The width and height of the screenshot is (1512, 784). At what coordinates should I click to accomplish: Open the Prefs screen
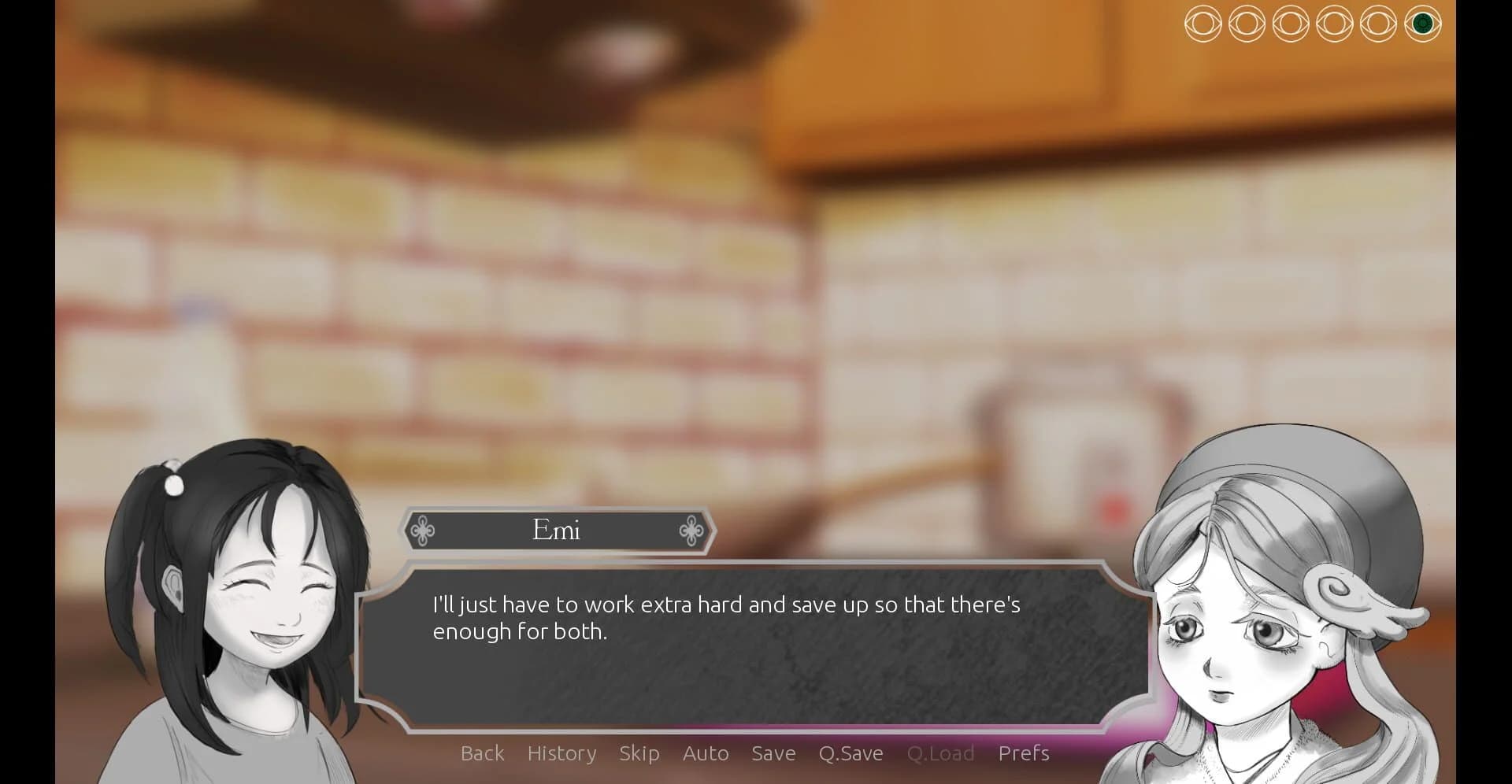(1024, 753)
